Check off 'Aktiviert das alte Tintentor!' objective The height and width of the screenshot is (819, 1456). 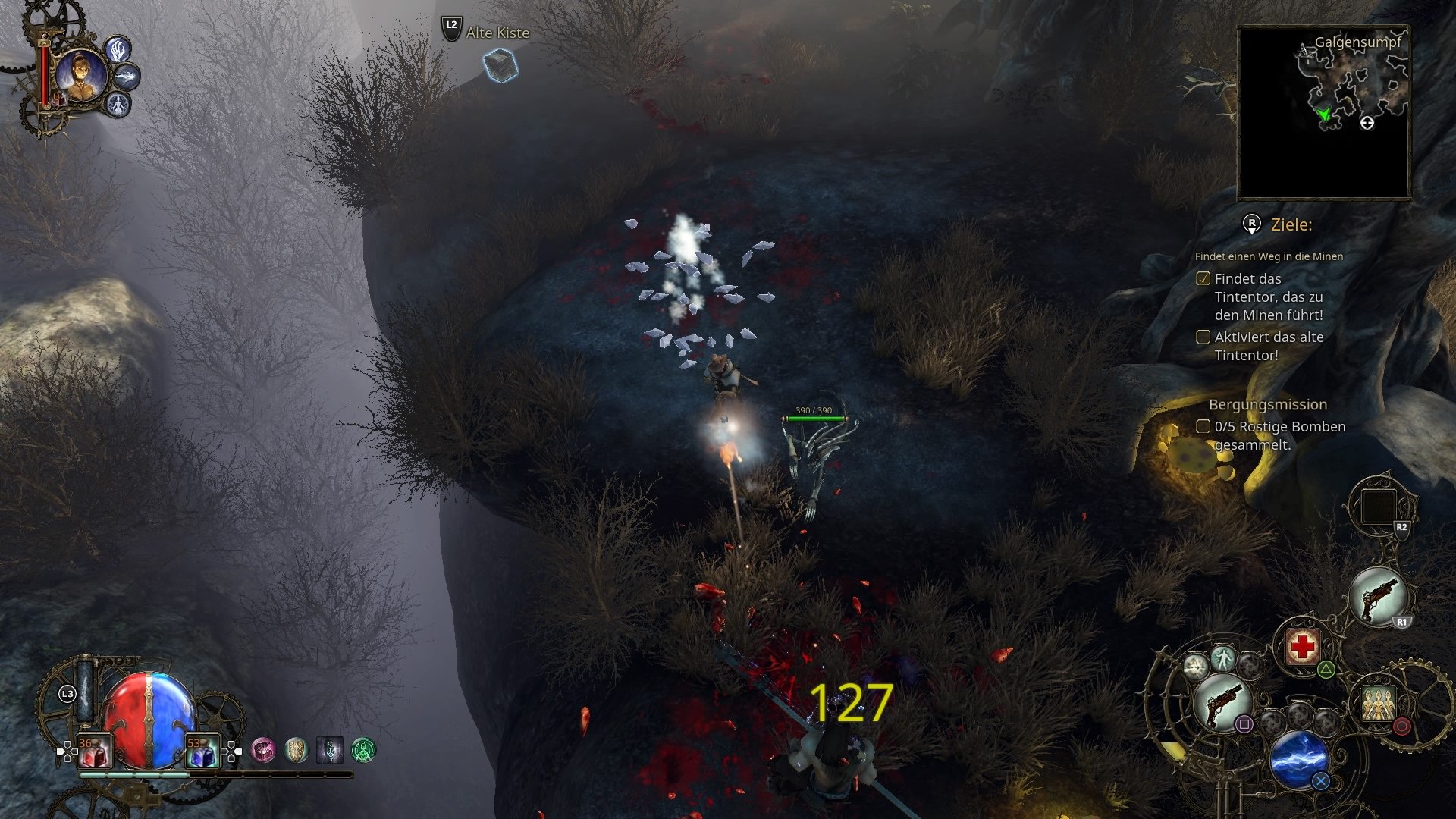point(1204,337)
